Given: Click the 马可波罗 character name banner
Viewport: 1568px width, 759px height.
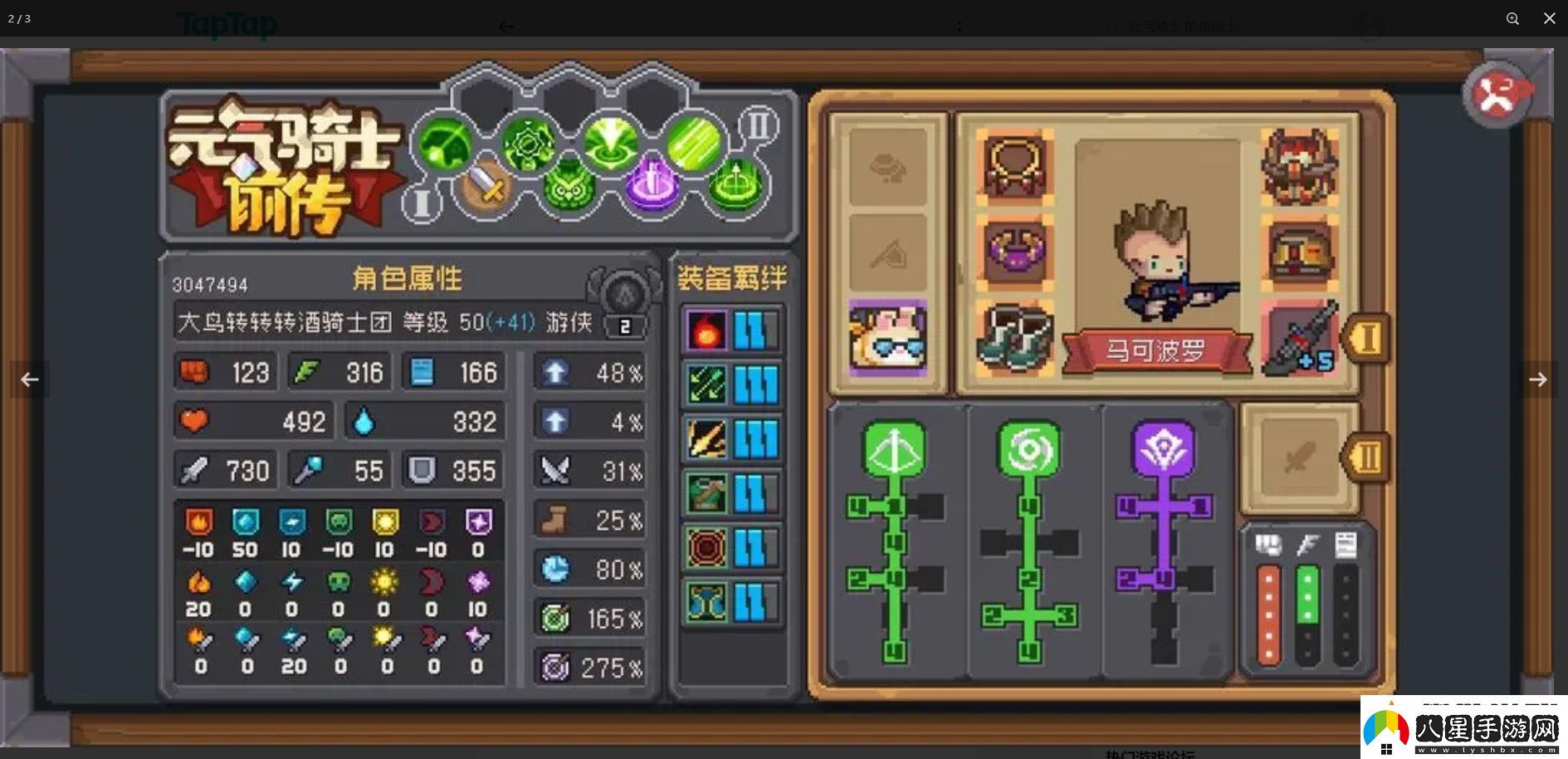Looking at the screenshot, I should point(1158,346).
